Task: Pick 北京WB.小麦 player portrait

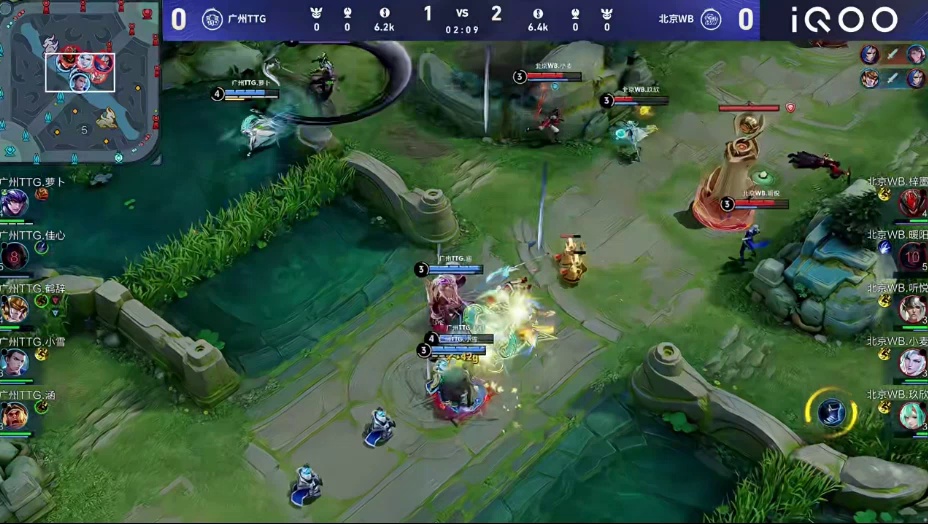Action: 912,362
